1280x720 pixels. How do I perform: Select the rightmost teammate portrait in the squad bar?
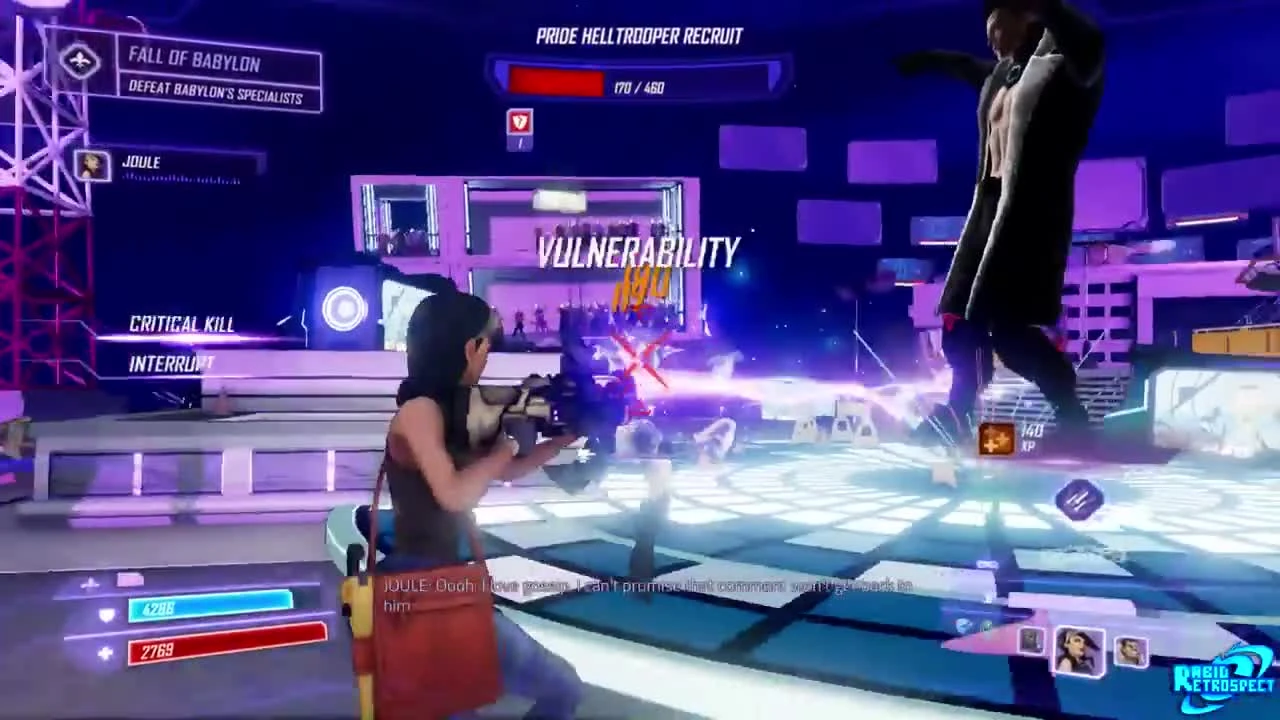click(x=1133, y=650)
